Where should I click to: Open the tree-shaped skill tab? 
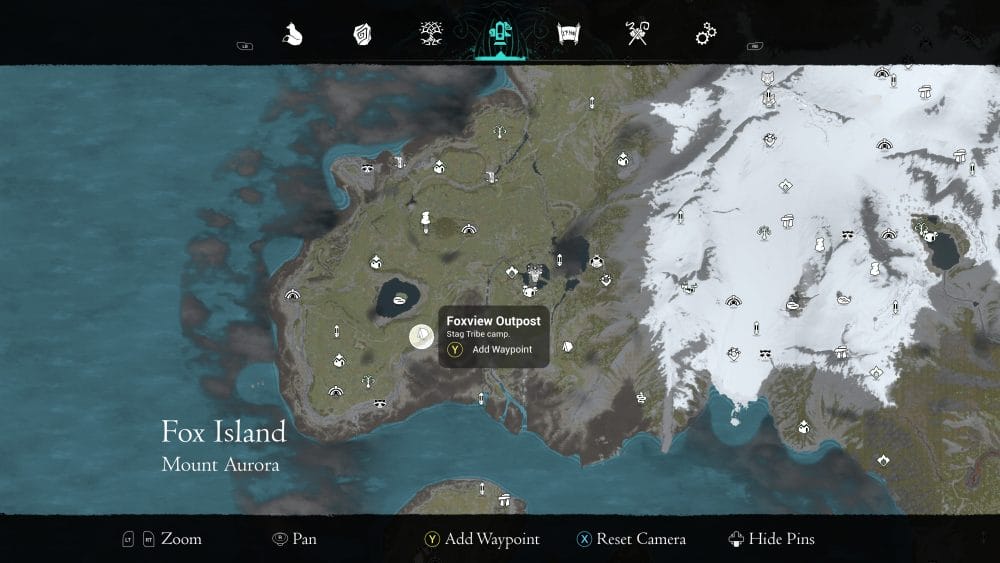(x=431, y=34)
